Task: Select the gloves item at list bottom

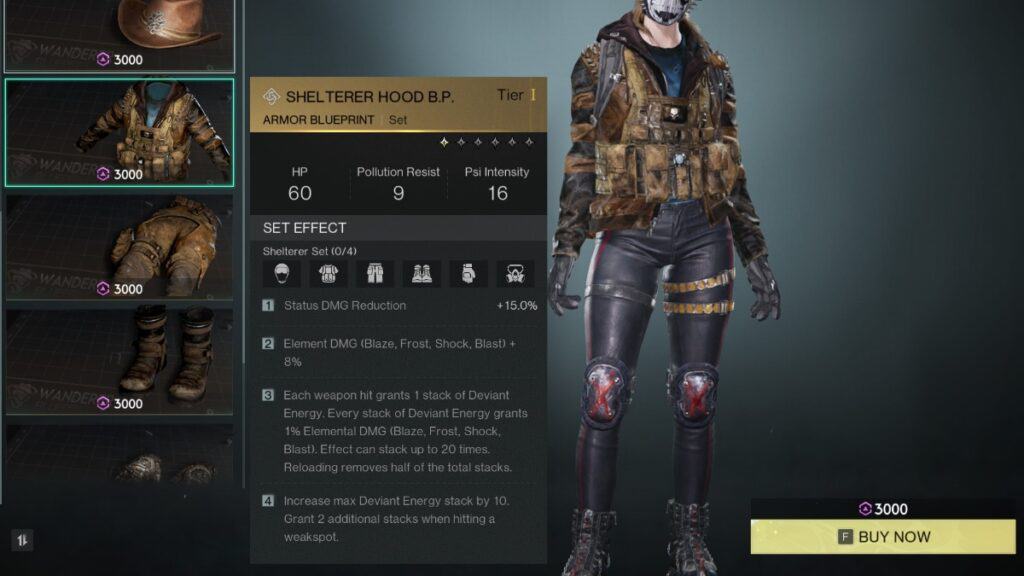Action: coord(120,460)
